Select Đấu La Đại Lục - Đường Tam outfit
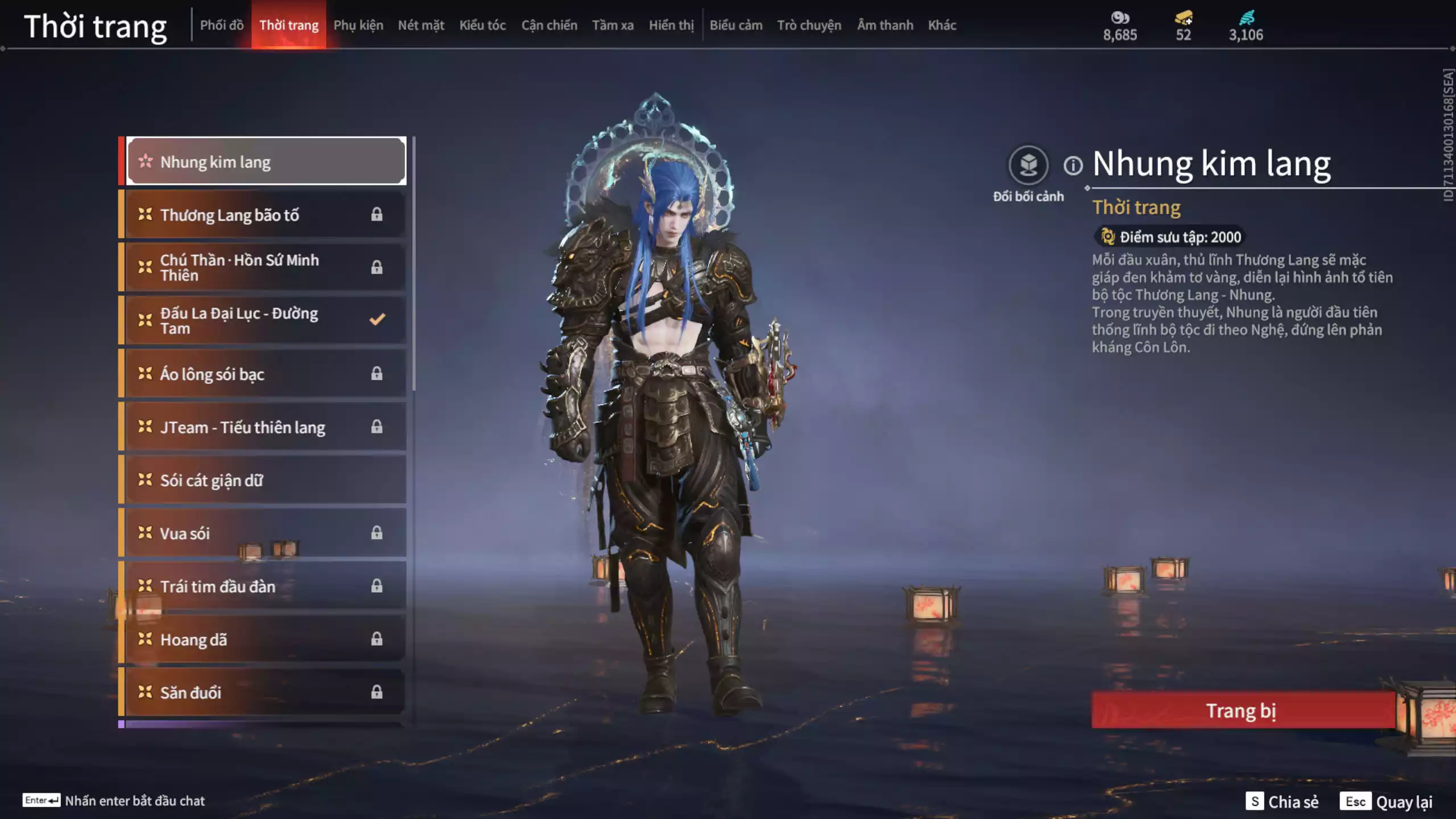This screenshot has width=1456, height=819. click(x=265, y=321)
